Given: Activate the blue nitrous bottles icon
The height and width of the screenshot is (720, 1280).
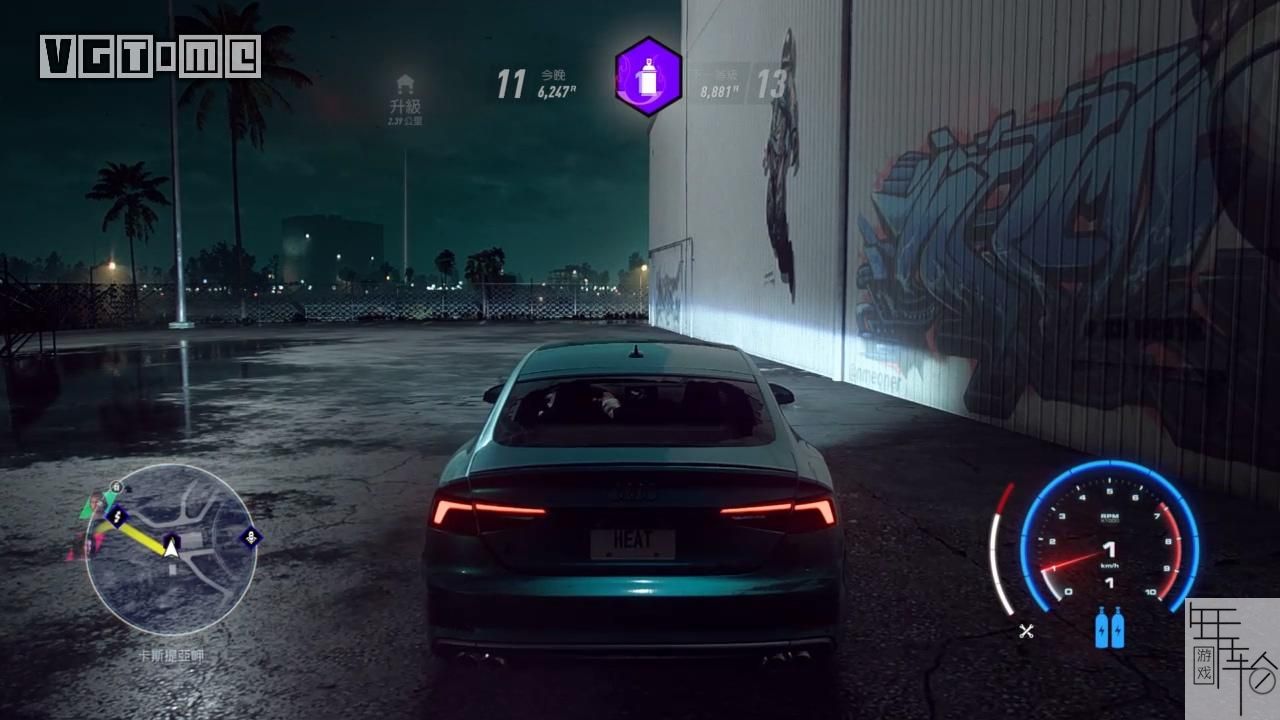Looking at the screenshot, I should click(1109, 629).
